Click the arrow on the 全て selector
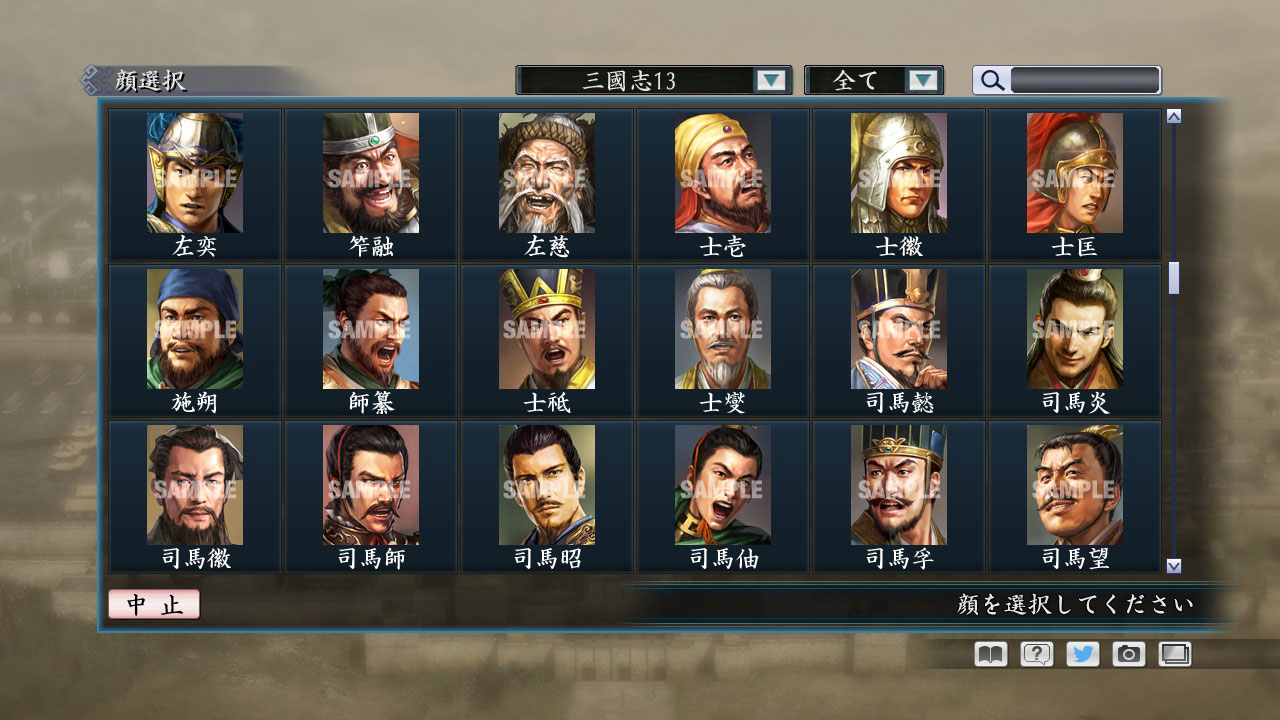This screenshot has height=720, width=1280. coord(925,80)
